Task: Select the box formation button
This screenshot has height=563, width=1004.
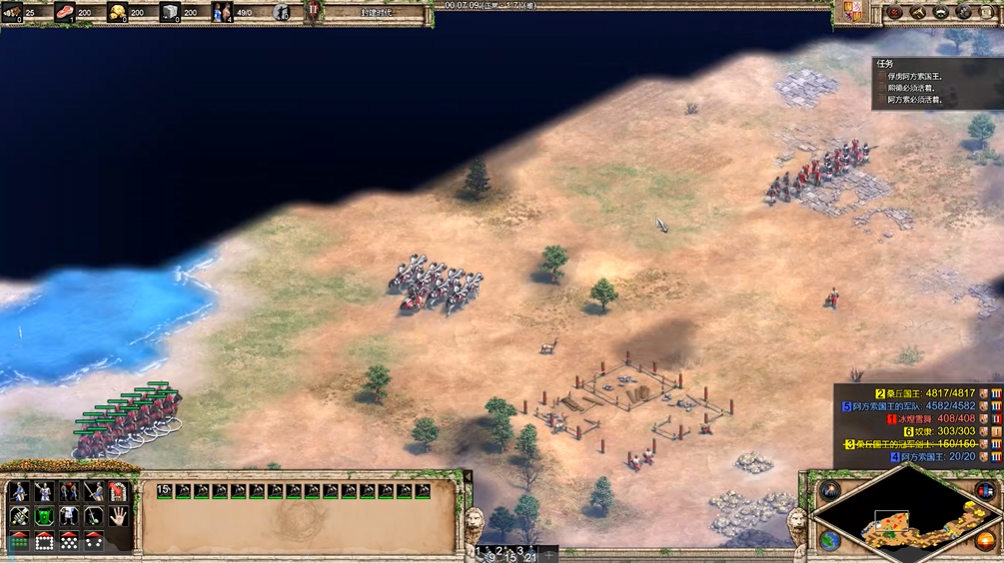Action: click(x=44, y=541)
